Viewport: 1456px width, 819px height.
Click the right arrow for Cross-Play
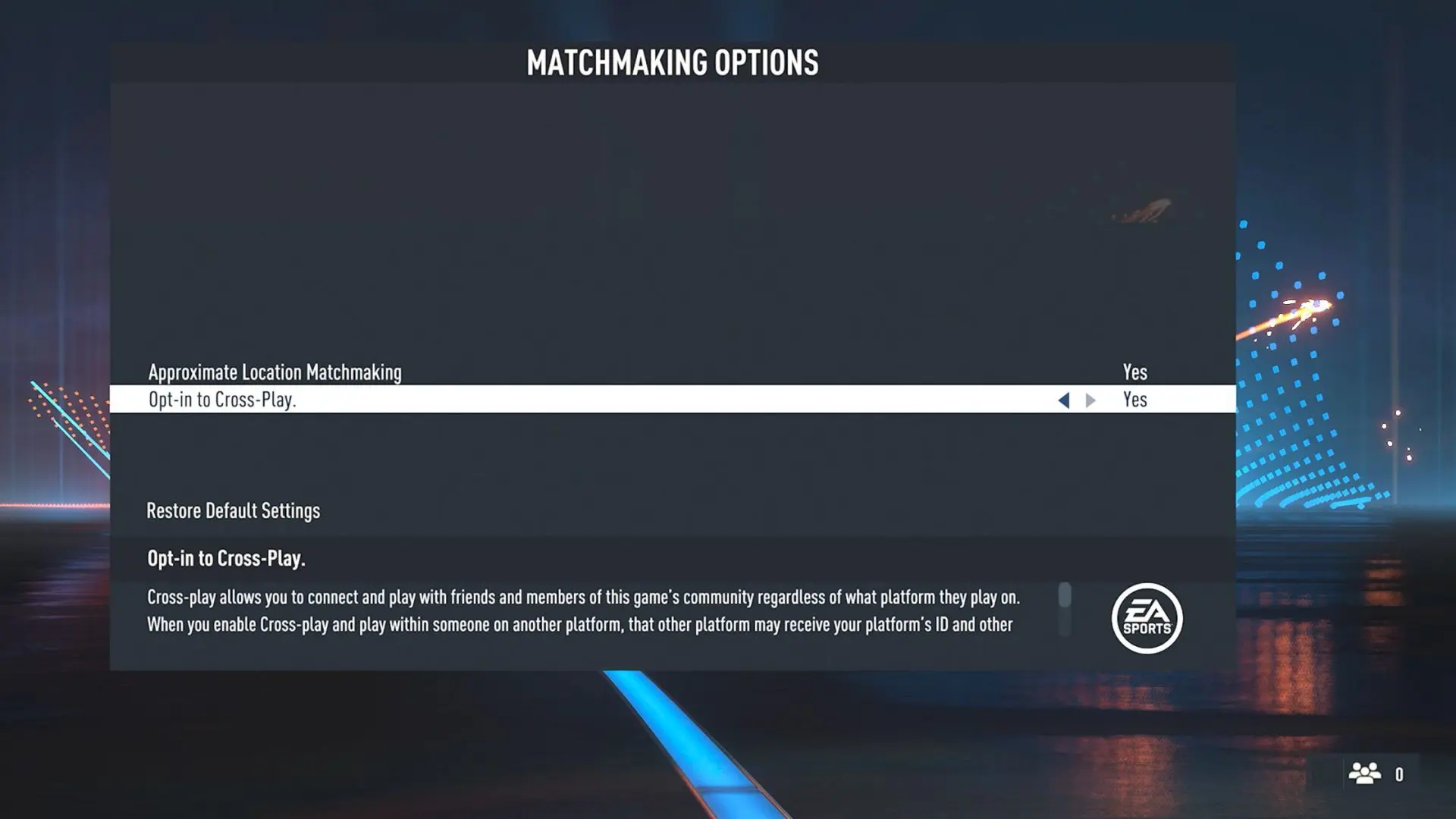1090,400
